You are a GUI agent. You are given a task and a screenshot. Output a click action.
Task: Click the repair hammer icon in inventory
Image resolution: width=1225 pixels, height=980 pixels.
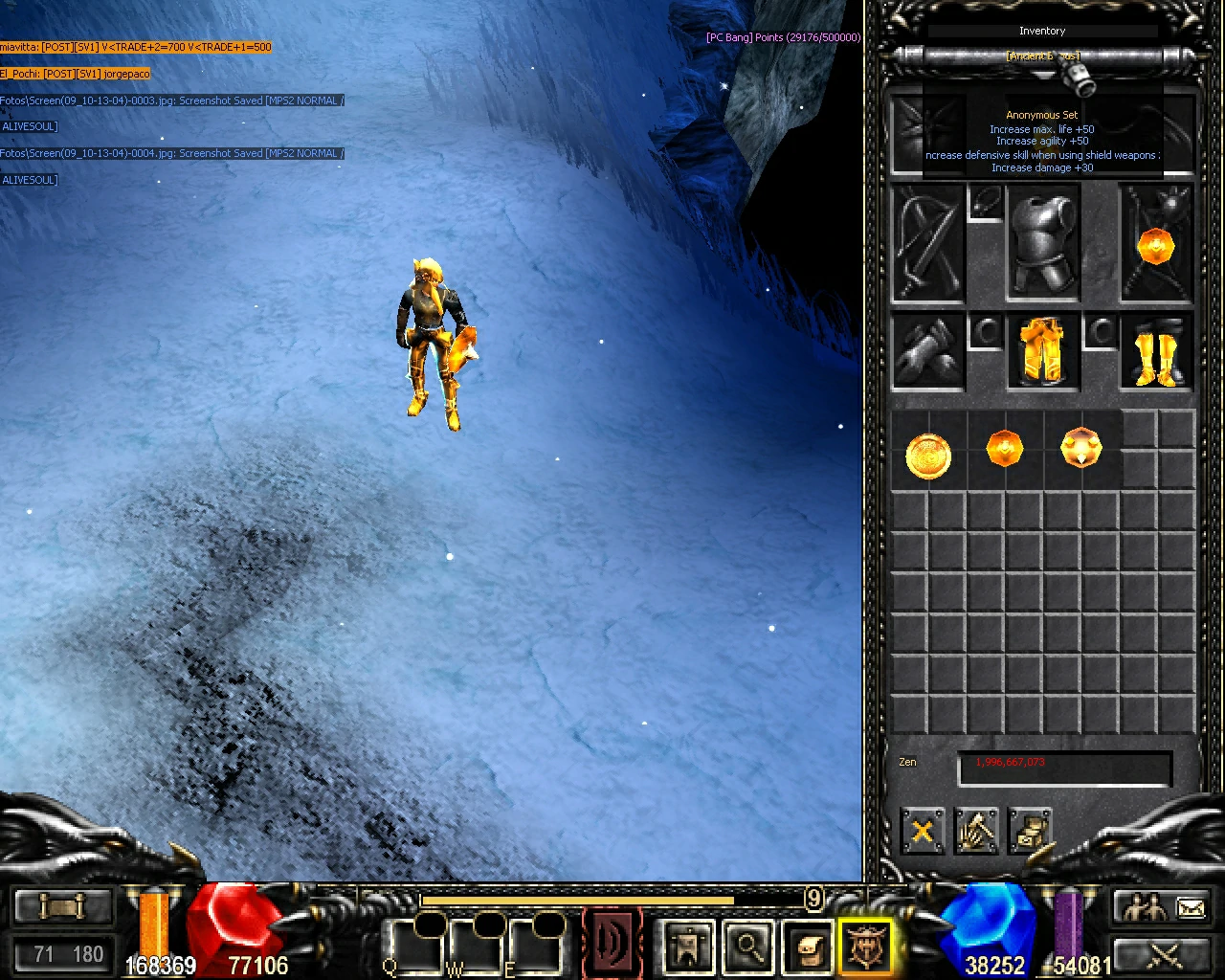pos(977,833)
